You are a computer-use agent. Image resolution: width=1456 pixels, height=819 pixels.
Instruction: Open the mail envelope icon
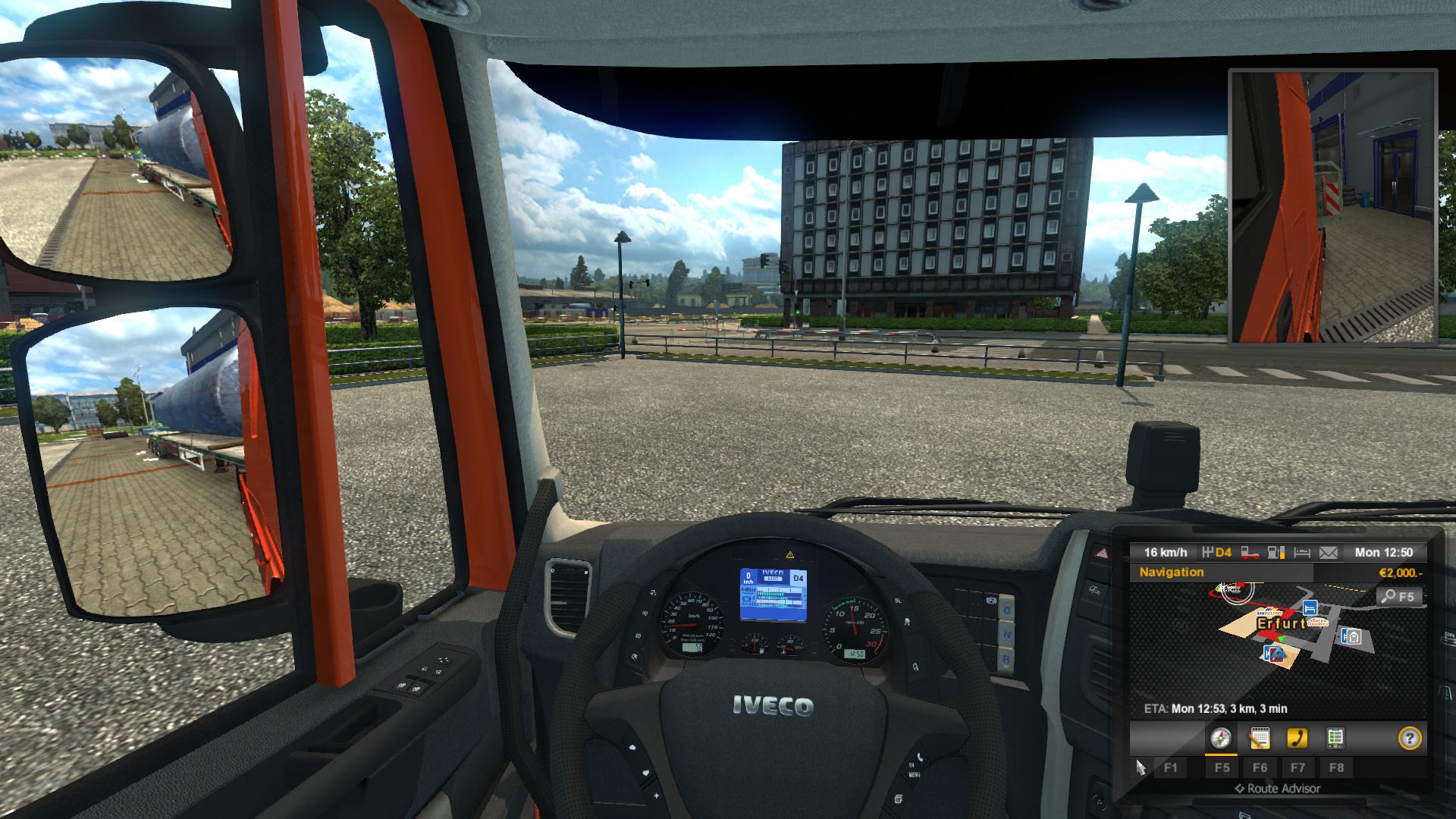(x=1329, y=553)
